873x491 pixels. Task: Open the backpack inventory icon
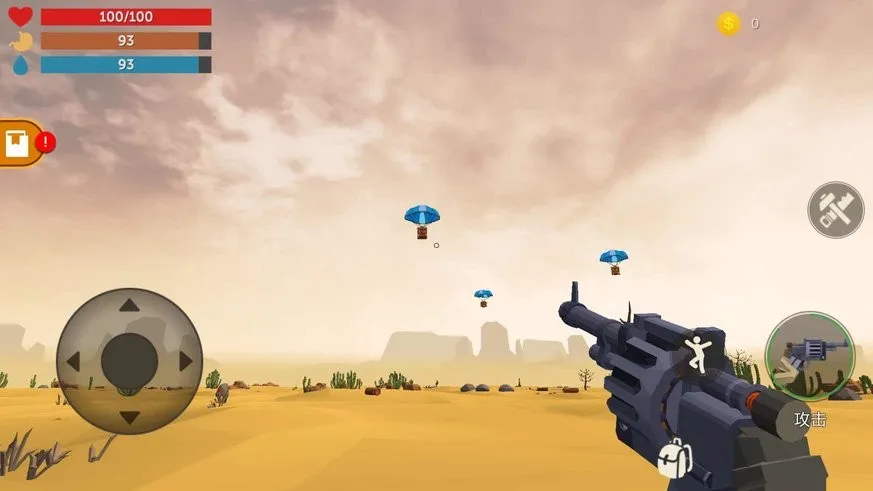click(673, 458)
